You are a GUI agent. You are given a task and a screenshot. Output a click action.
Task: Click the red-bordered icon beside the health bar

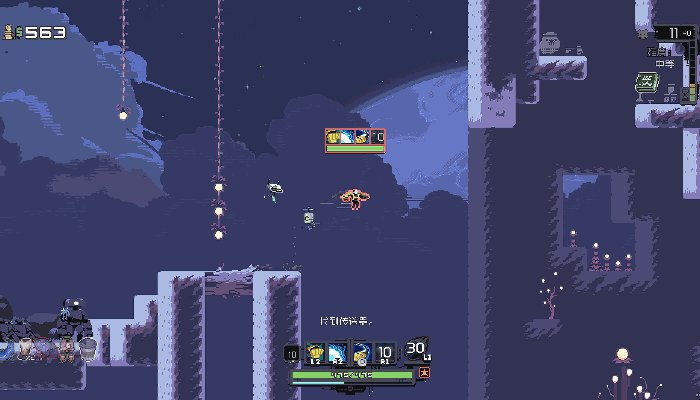point(425,373)
